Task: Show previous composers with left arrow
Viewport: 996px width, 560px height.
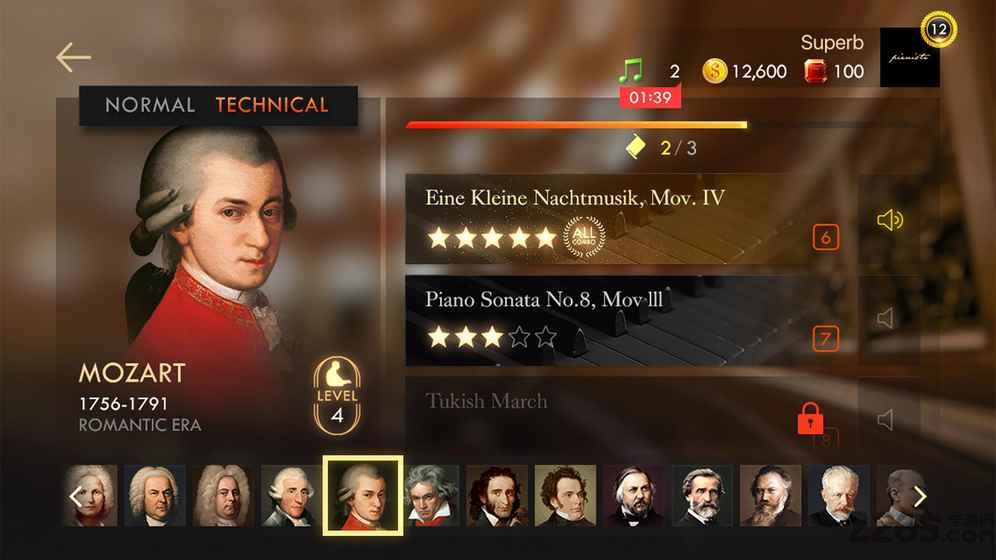Action: click(x=76, y=496)
